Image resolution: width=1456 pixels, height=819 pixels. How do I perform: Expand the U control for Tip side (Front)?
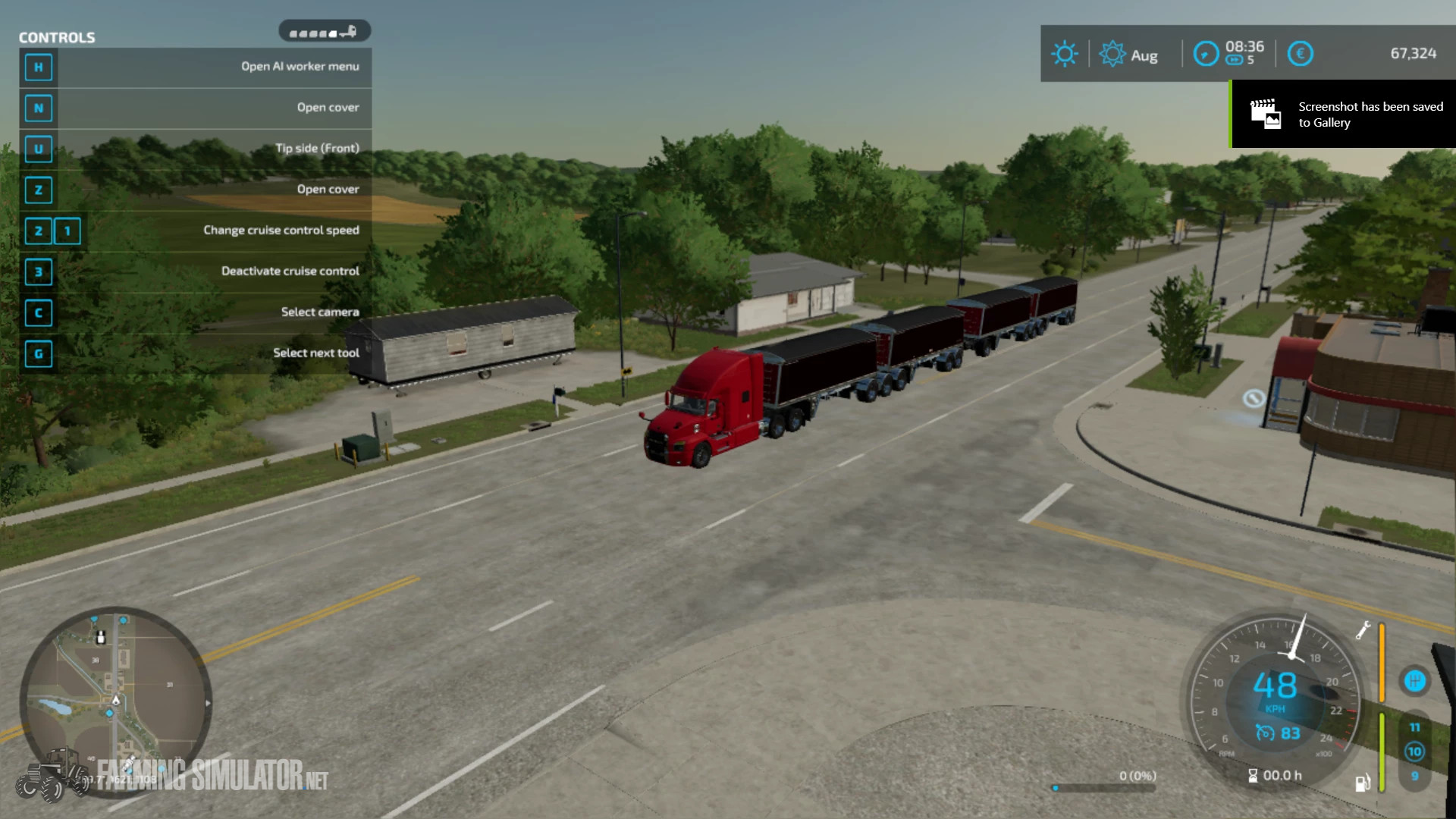[39, 149]
